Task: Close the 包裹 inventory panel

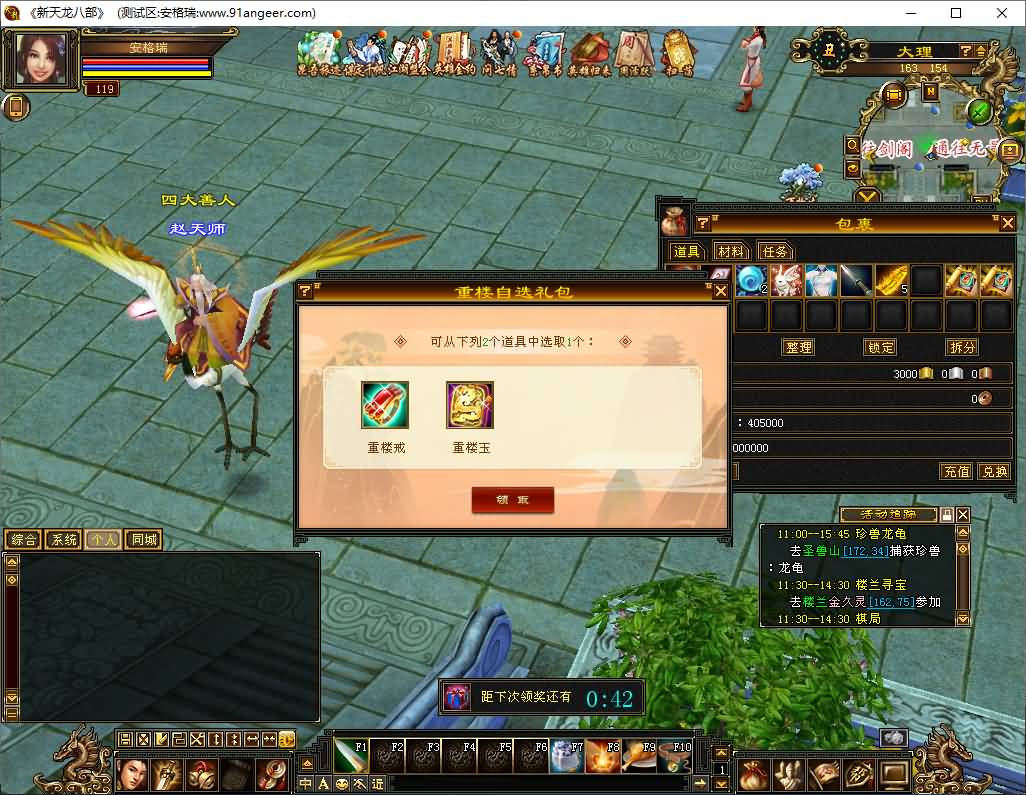Action: click(x=1007, y=223)
